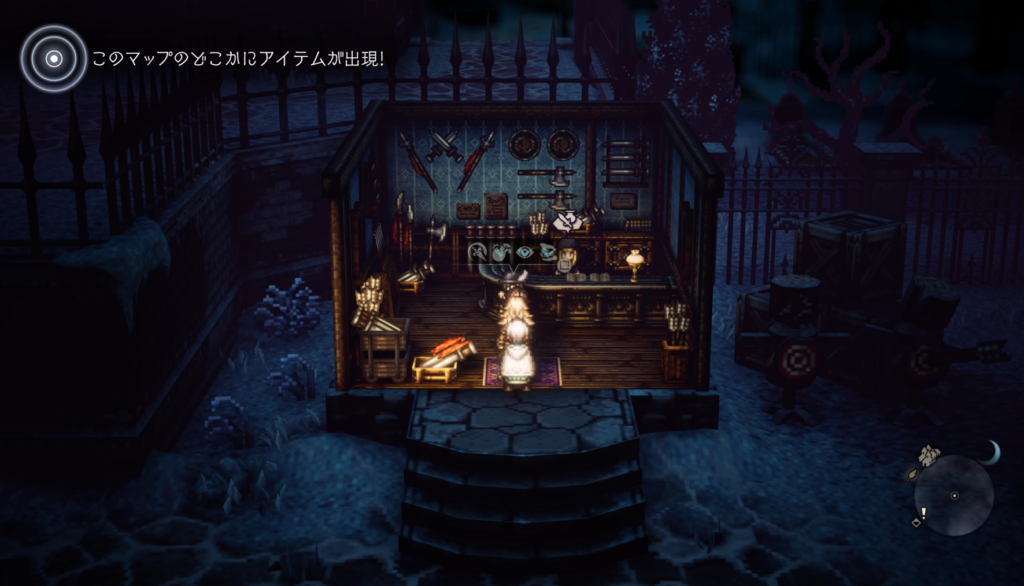Click the アイテムが出現 notification message
This screenshot has width=1024, height=586.
pyautogui.click(x=238, y=59)
